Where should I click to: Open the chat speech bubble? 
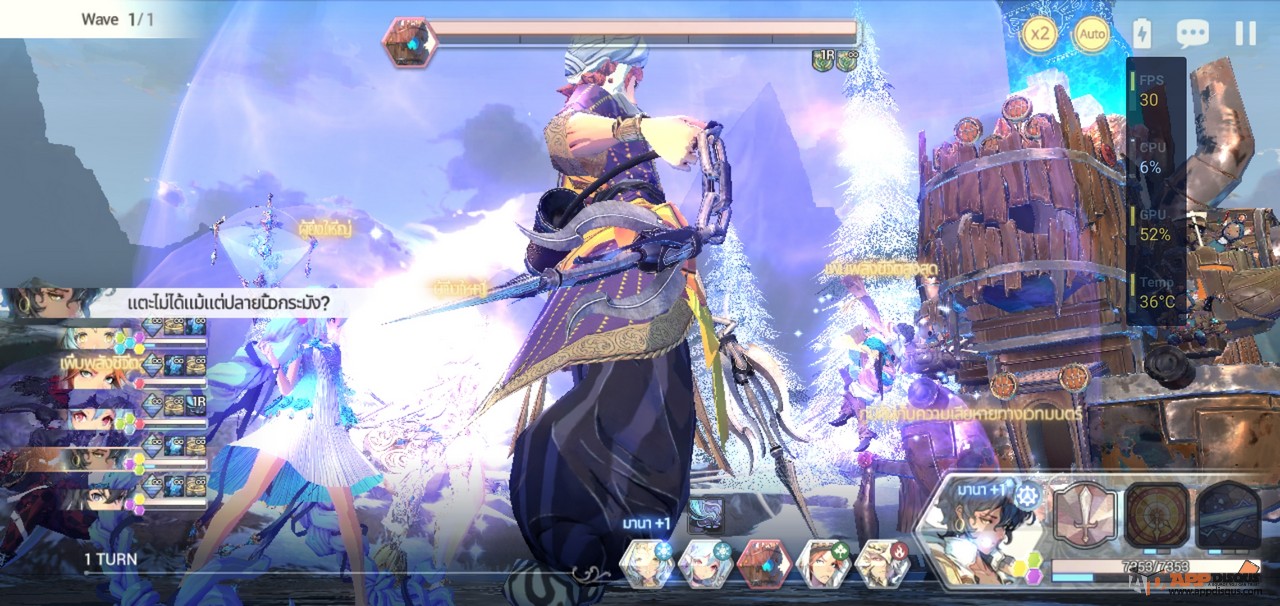[x=1192, y=34]
